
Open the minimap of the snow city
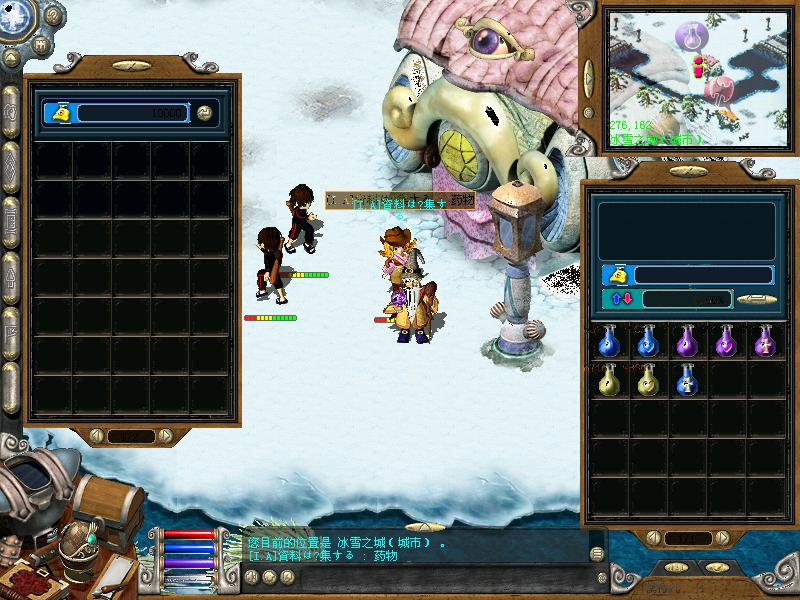pyautogui.click(x=699, y=80)
